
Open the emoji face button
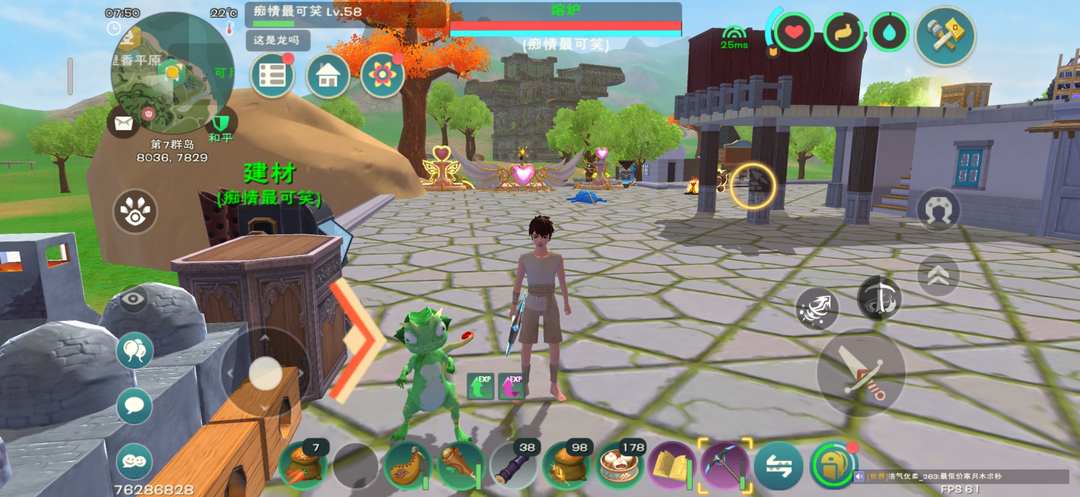click(135, 461)
